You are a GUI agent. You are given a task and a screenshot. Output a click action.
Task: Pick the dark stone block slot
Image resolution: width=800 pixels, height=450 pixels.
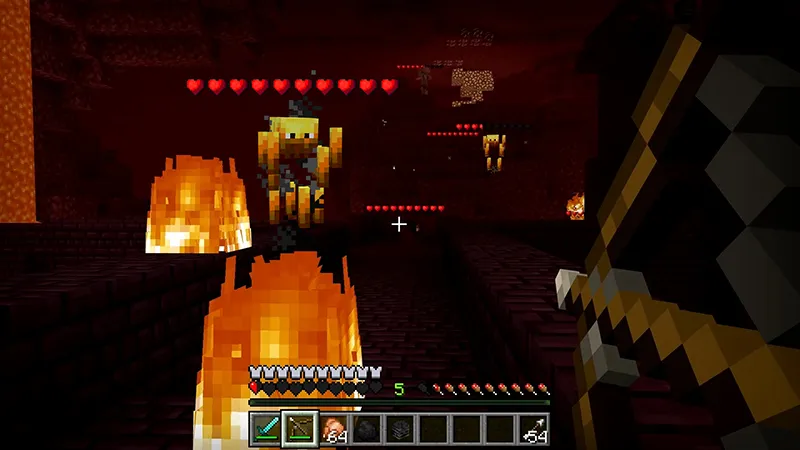point(399,428)
